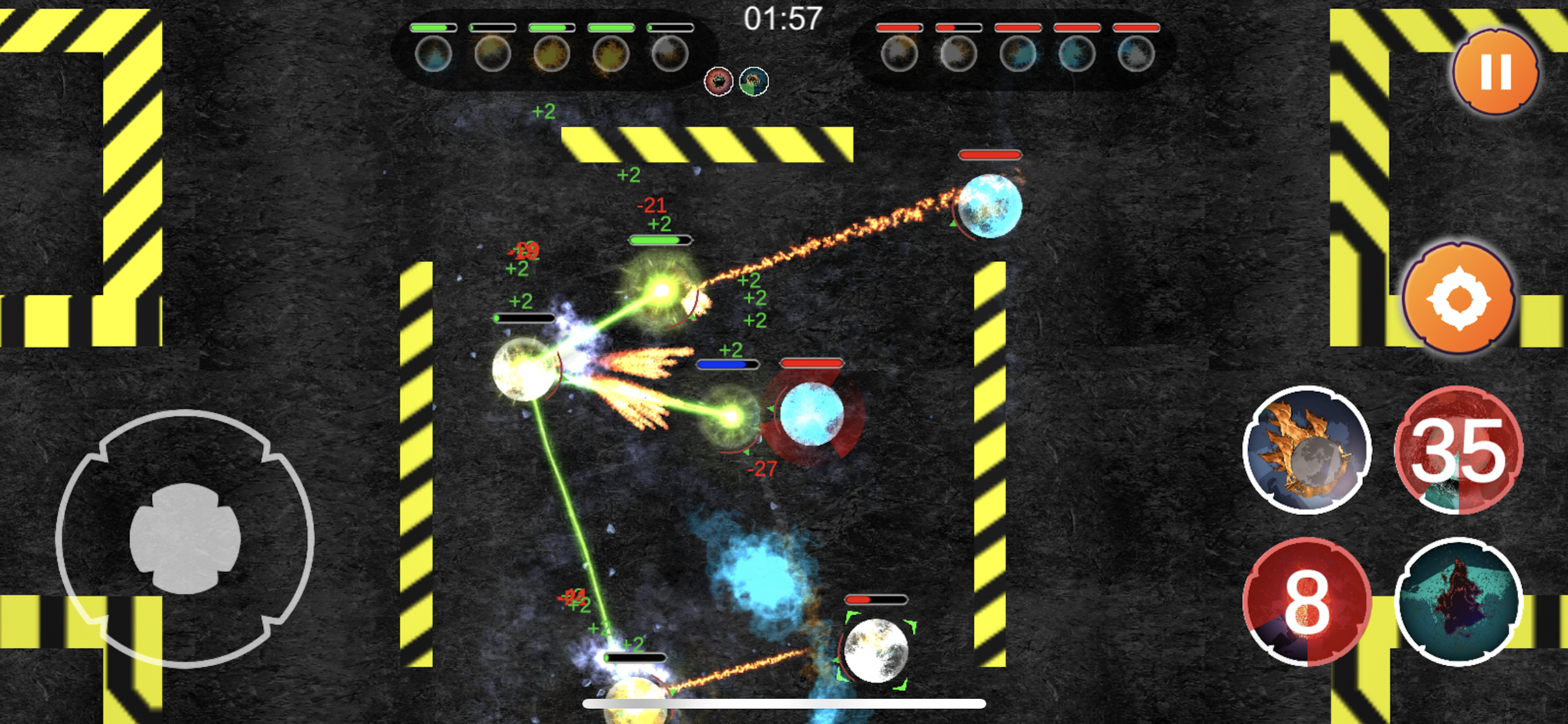Image resolution: width=1568 pixels, height=724 pixels.
Task: Activate the flaming meteor ability
Action: click(1306, 450)
